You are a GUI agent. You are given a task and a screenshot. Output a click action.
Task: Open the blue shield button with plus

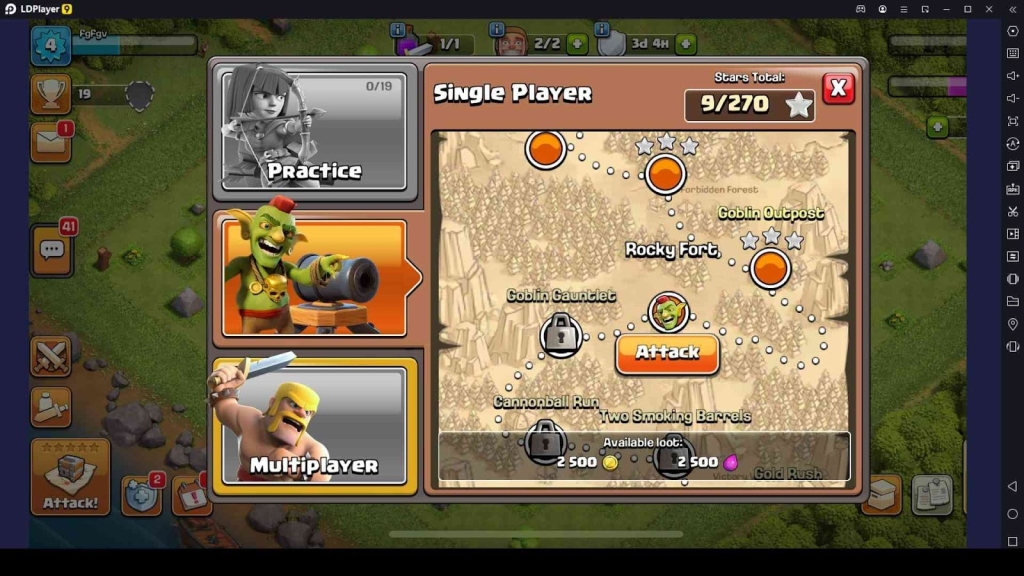(141, 495)
